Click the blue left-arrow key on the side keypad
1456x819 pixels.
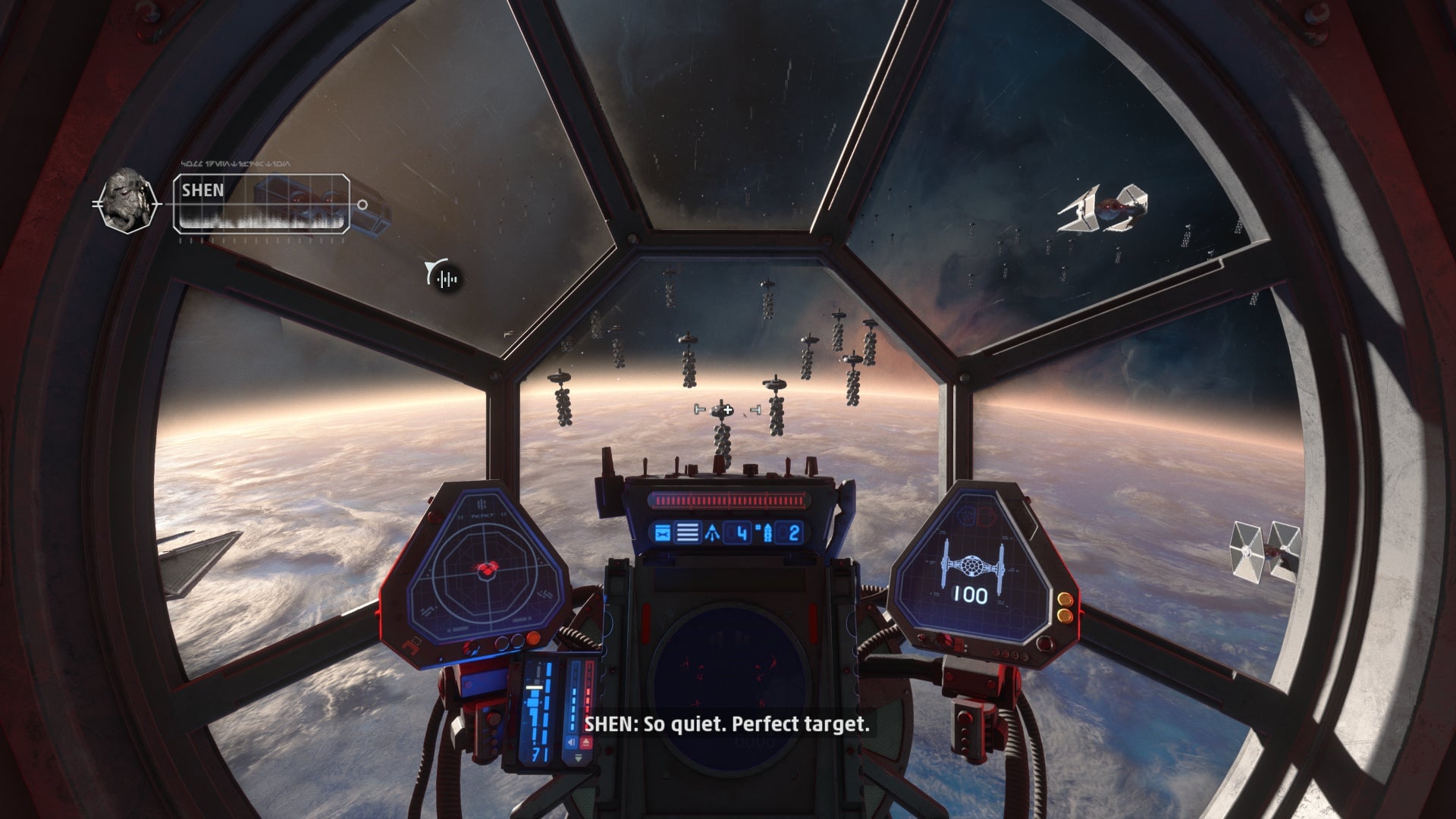572,742
